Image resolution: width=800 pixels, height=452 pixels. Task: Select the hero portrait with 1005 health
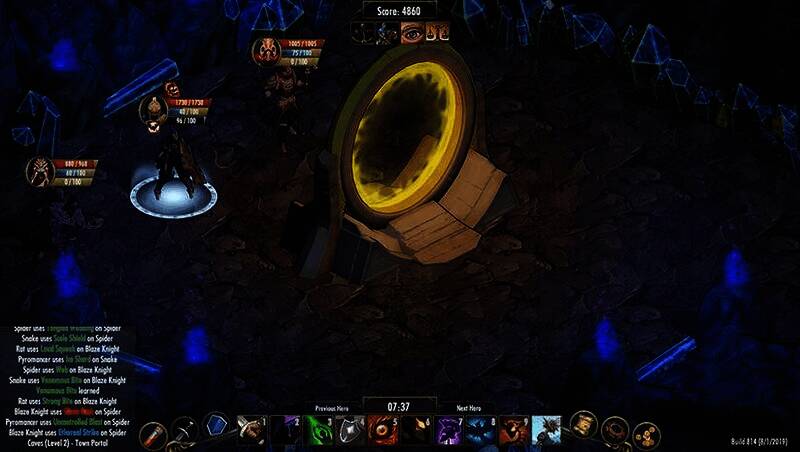pos(266,51)
